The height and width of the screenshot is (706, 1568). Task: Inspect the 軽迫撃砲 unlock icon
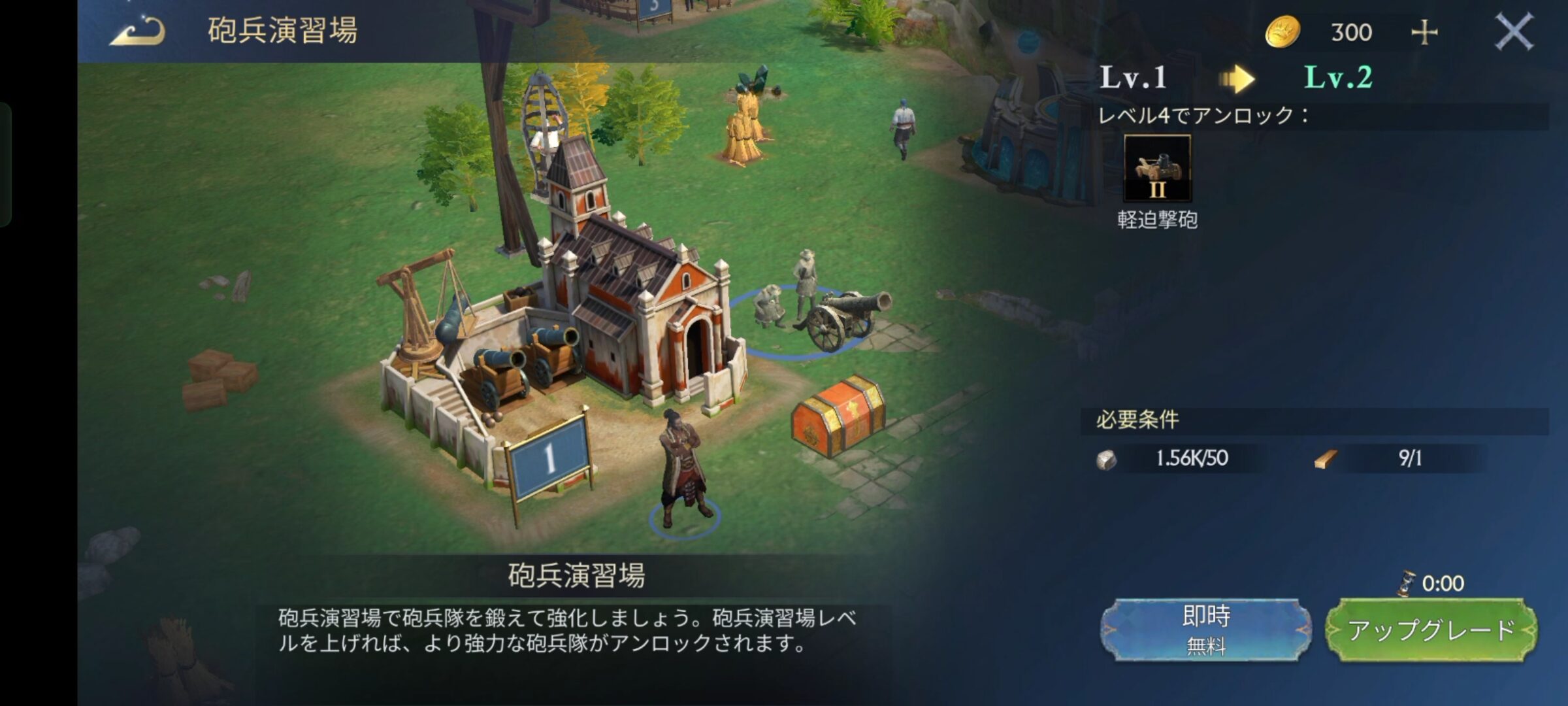tap(1157, 169)
